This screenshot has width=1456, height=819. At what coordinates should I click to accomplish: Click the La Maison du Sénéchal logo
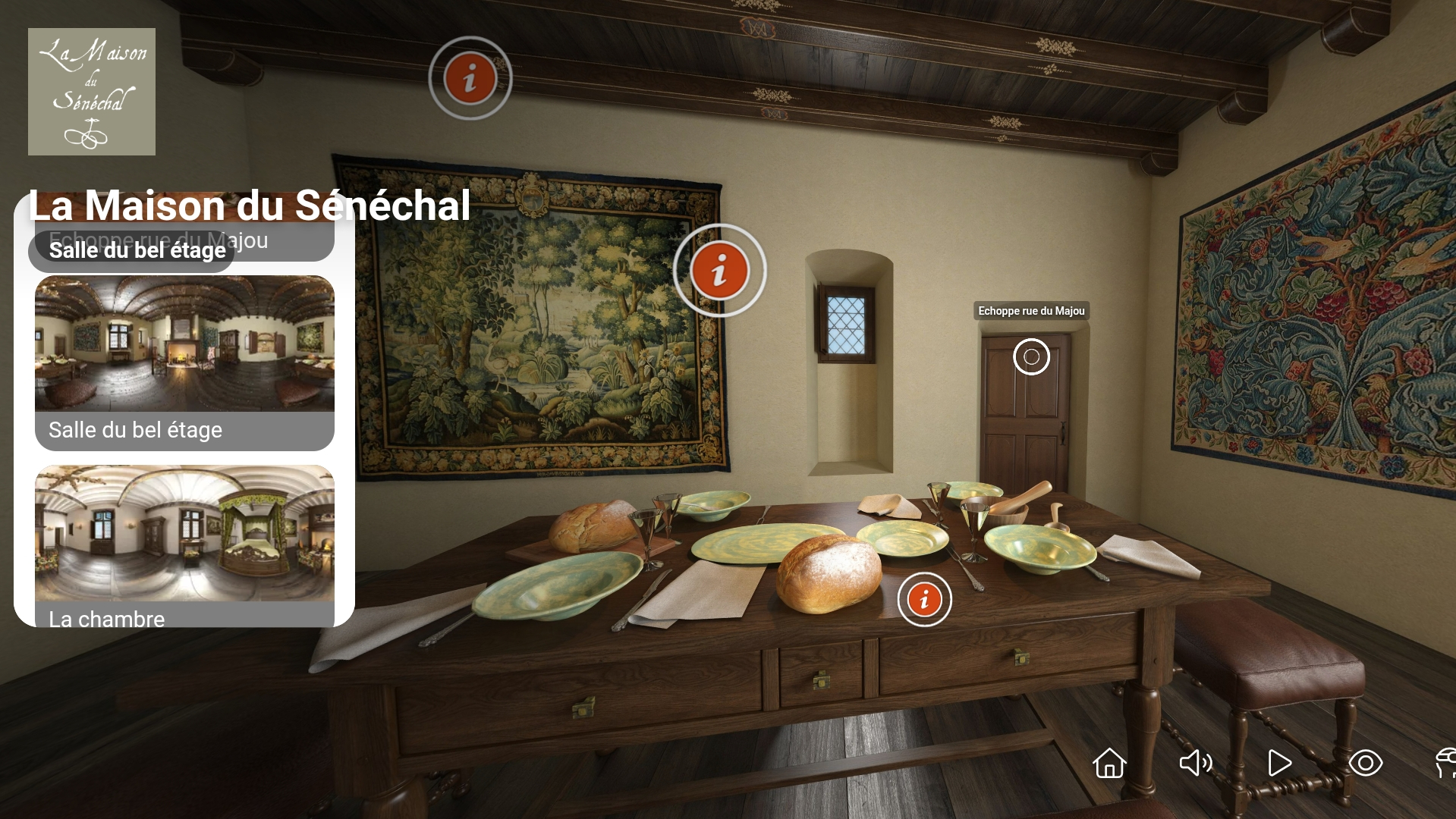tap(92, 92)
